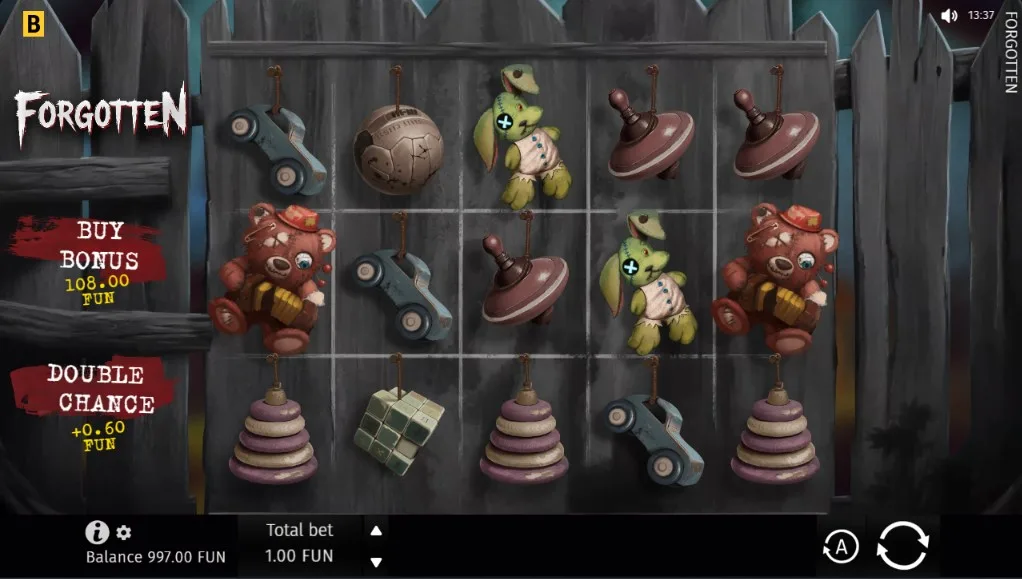This screenshot has width=1022, height=579.
Task: Mute sound with the speaker icon
Action: (x=949, y=16)
